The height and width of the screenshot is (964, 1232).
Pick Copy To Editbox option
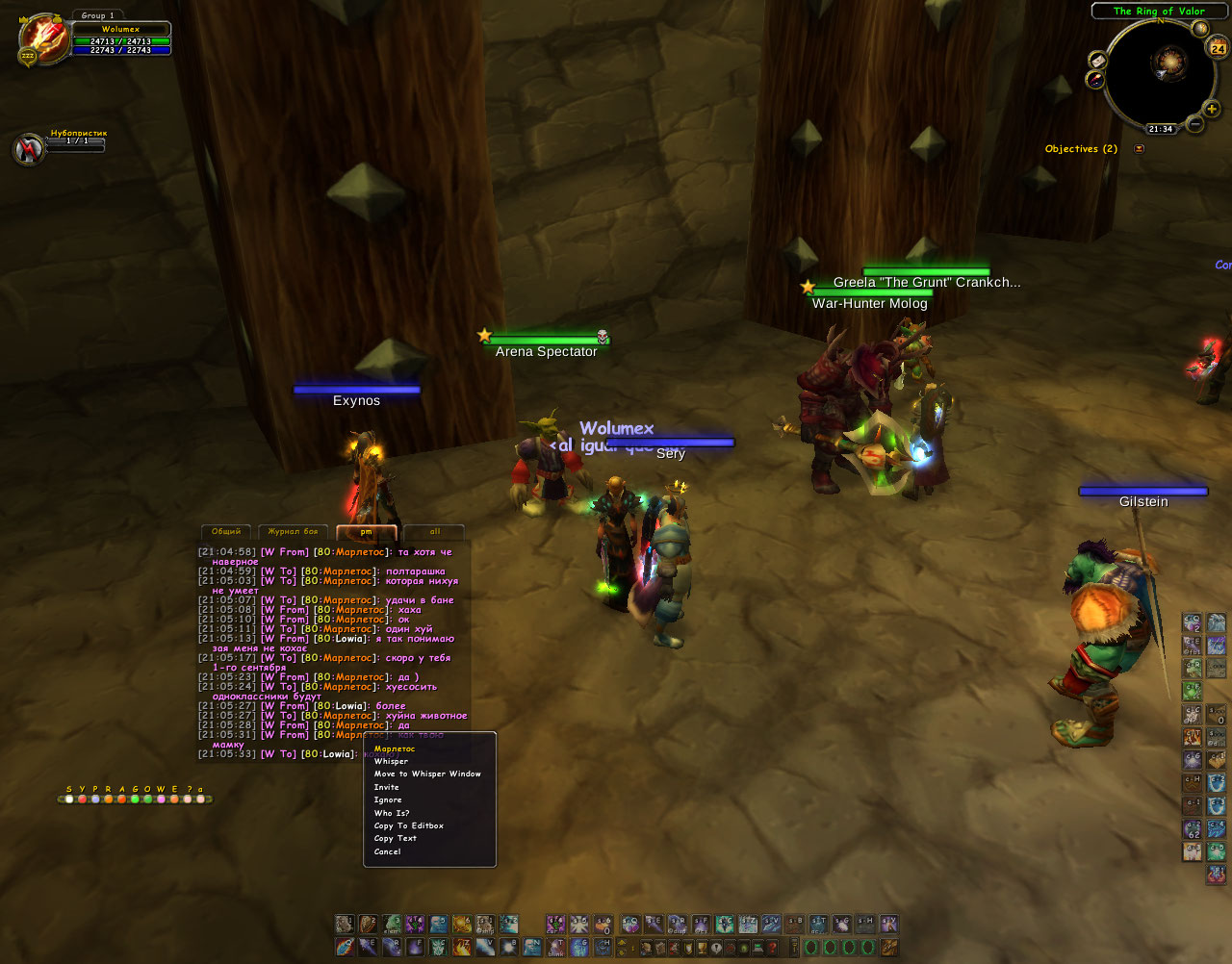coord(408,825)
